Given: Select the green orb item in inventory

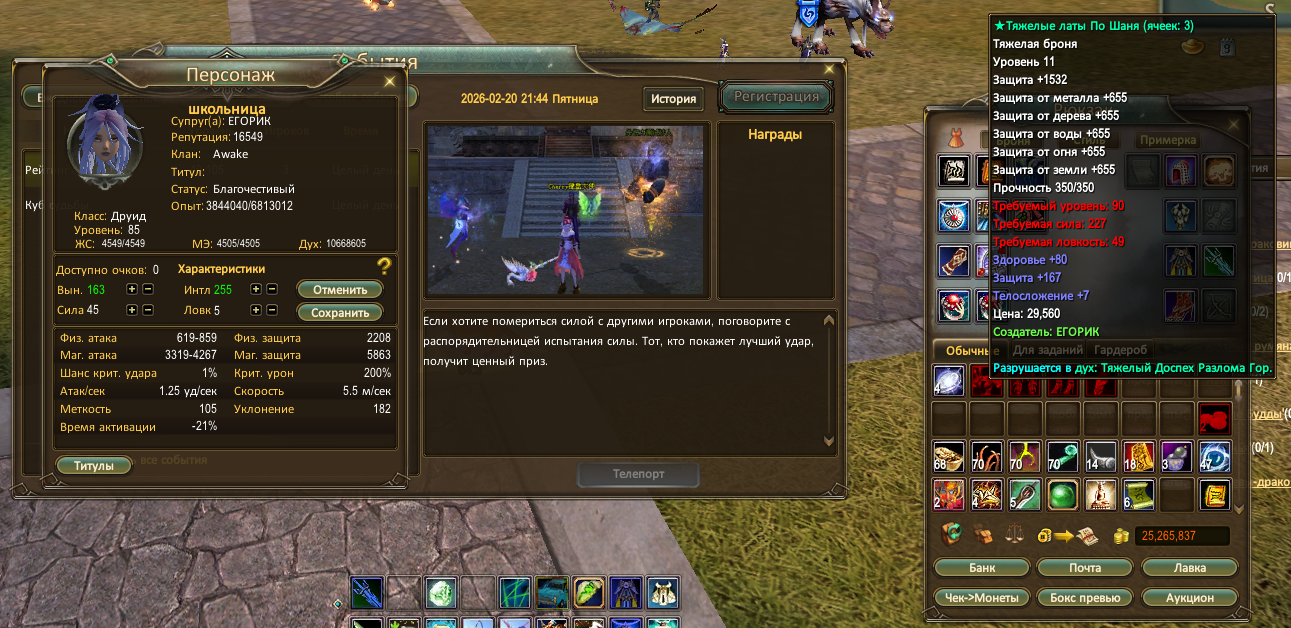Looking at the screenshot, I should pyautogui.click(x=1062, y=494).
